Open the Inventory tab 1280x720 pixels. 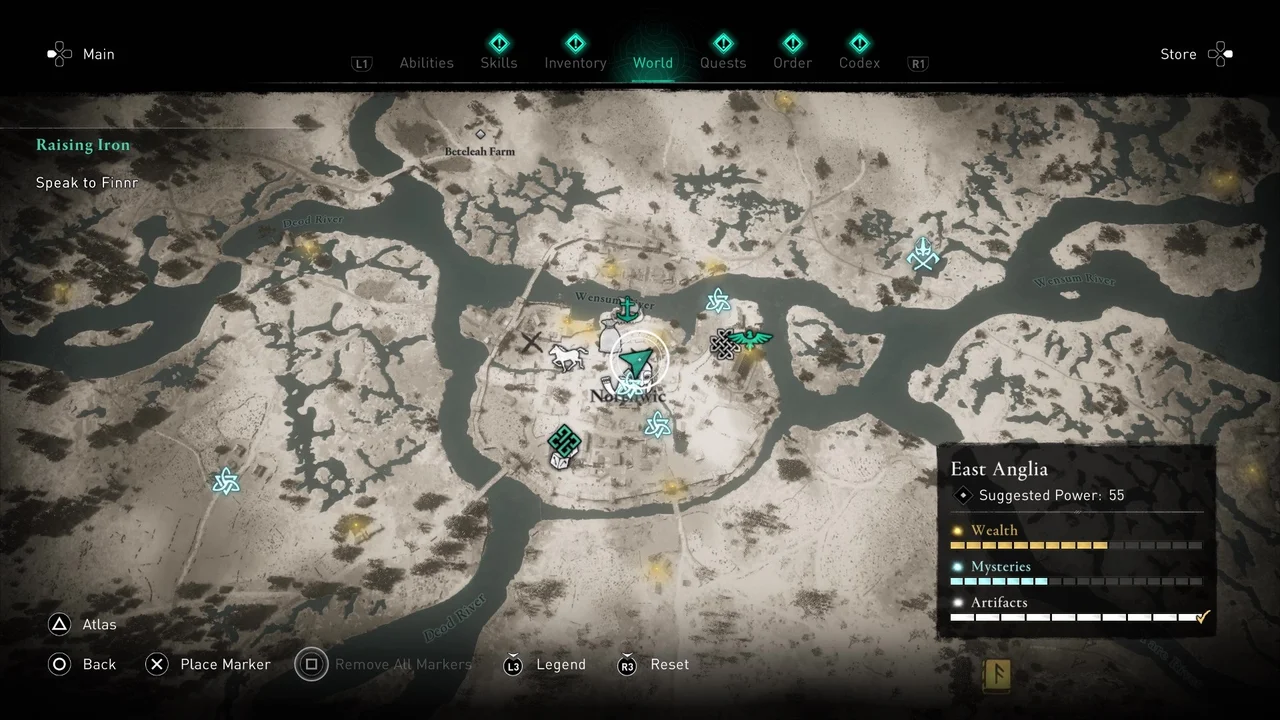point(575,63)
